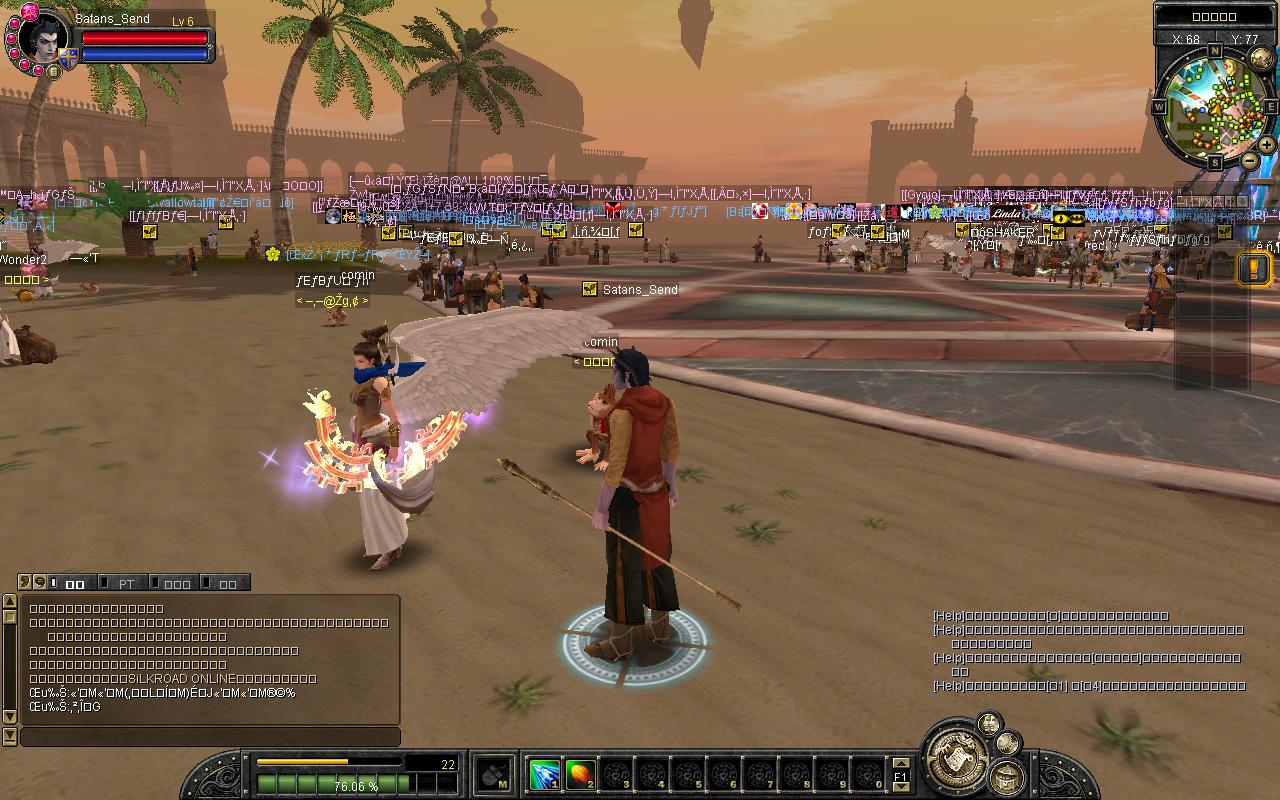Click the chat text input field
The height and width of the screenshot is (800, 1280).
click(210, 737)
